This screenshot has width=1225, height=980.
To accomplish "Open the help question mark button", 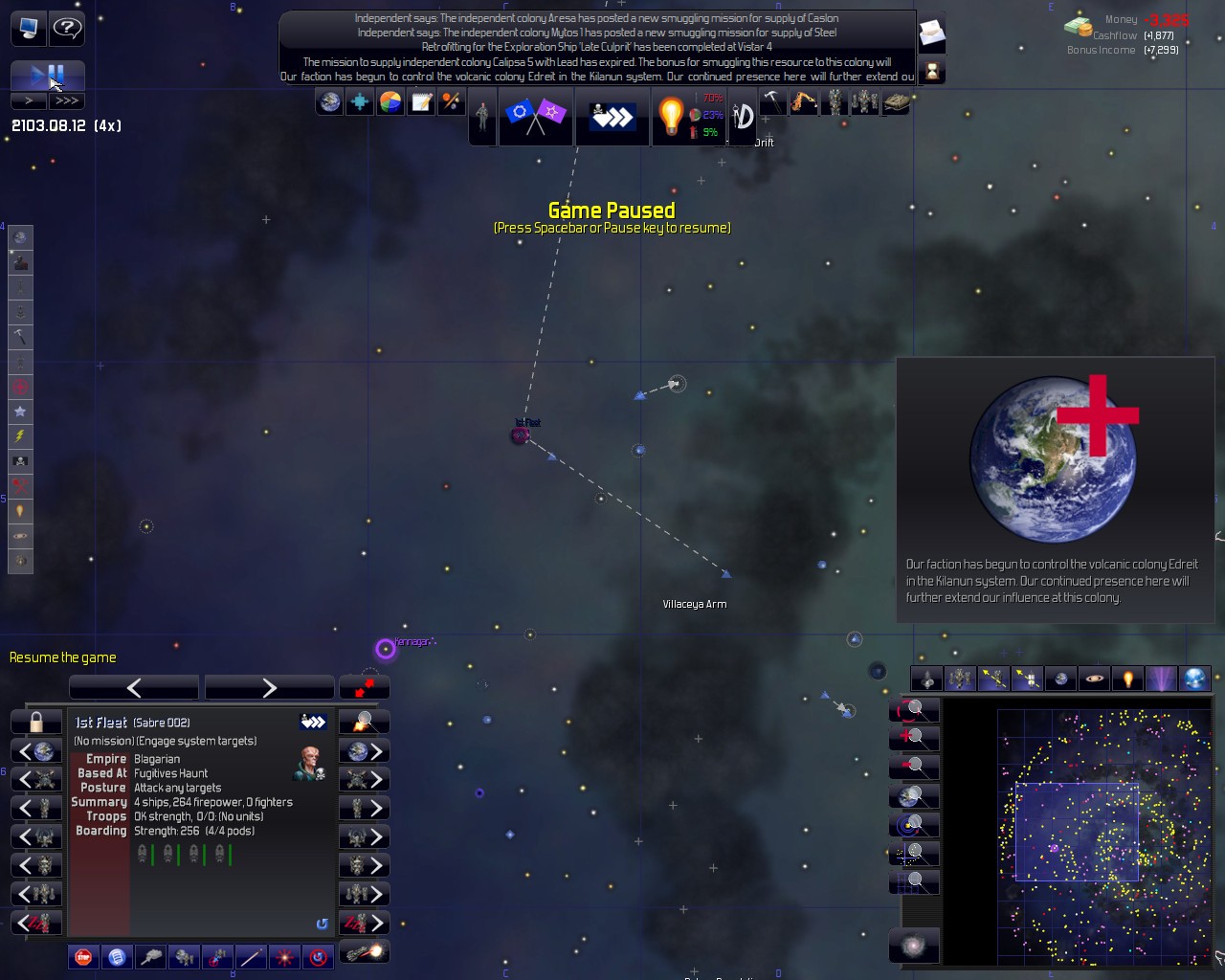I will pyautogui.click(x=66, y=28).
